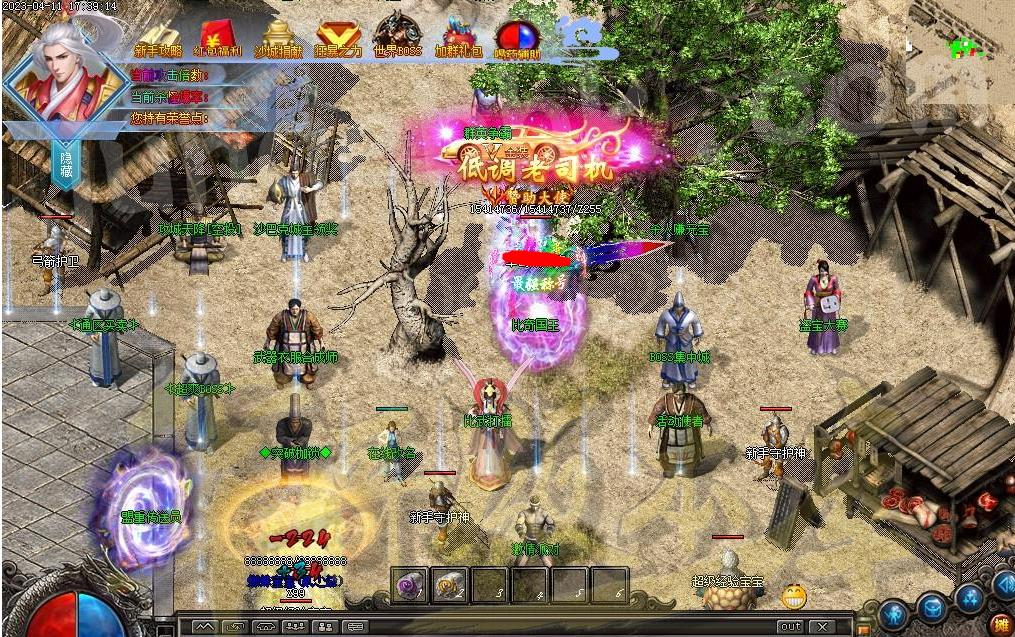Open the 世界BOSS menu
The height and width of the screenshot is (637, 1015).
(398, 37)
